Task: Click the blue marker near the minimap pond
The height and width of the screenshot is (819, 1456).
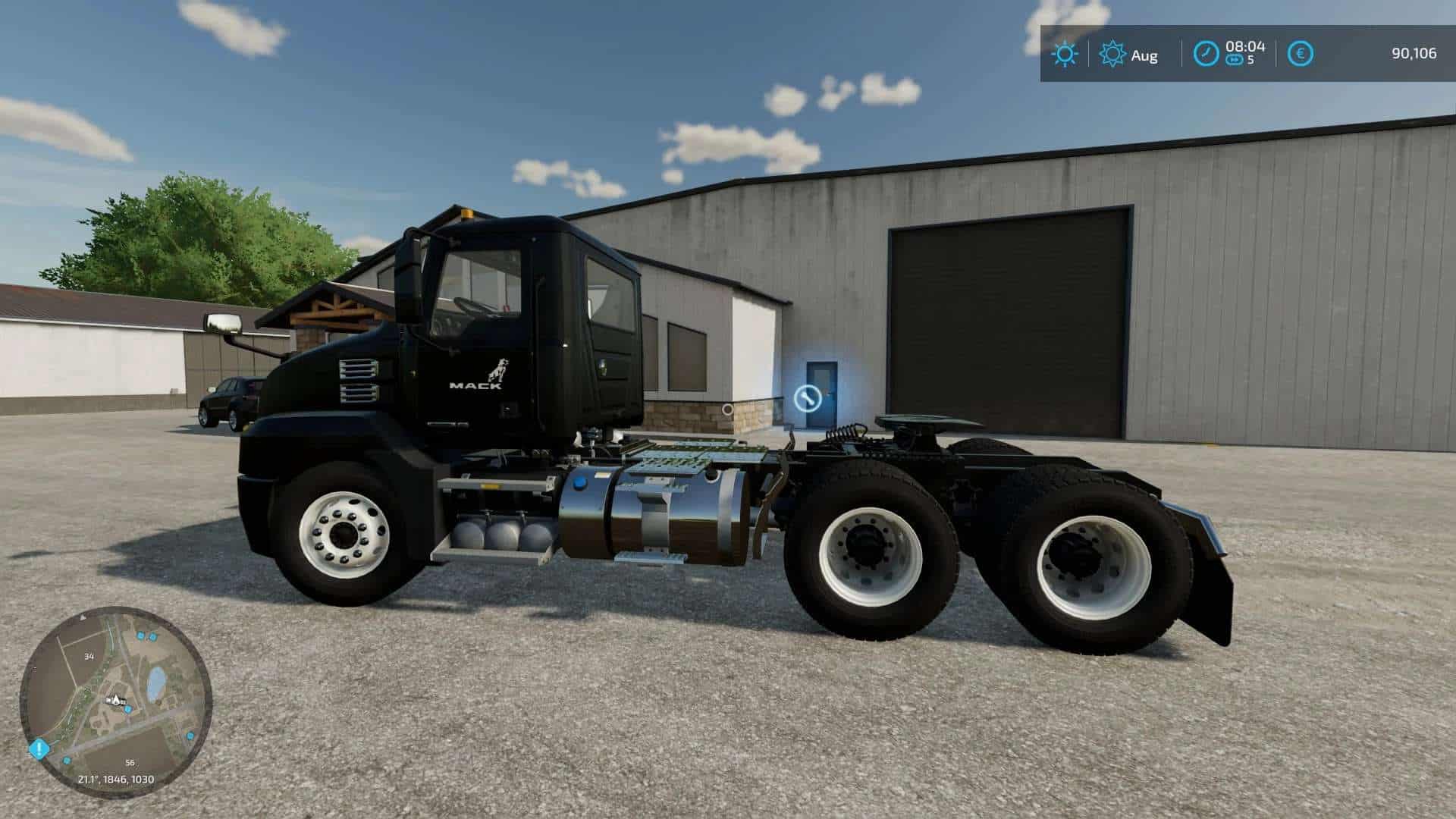Action: coord(152,636)
